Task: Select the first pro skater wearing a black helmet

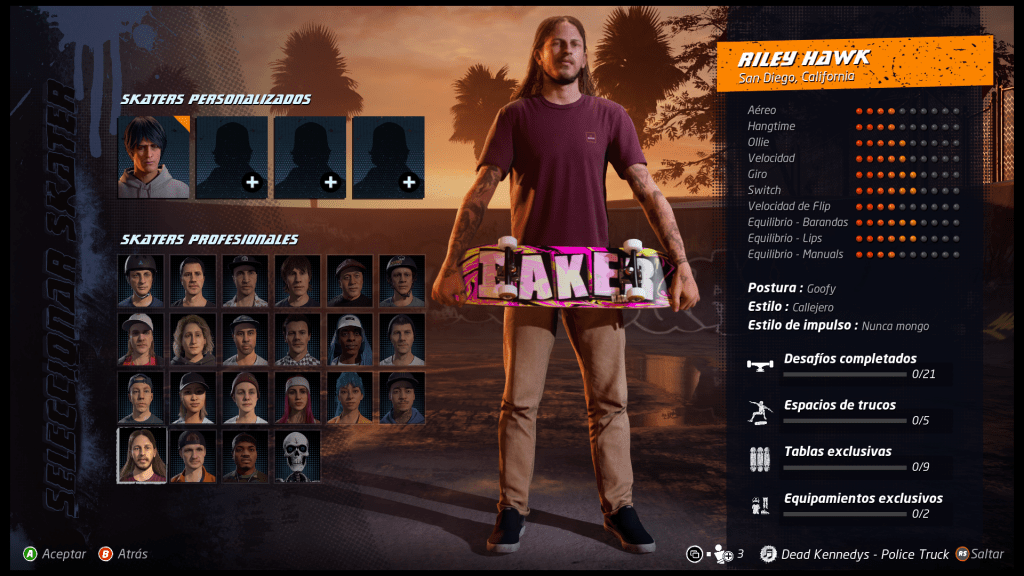Action: (x=141, y=281)
